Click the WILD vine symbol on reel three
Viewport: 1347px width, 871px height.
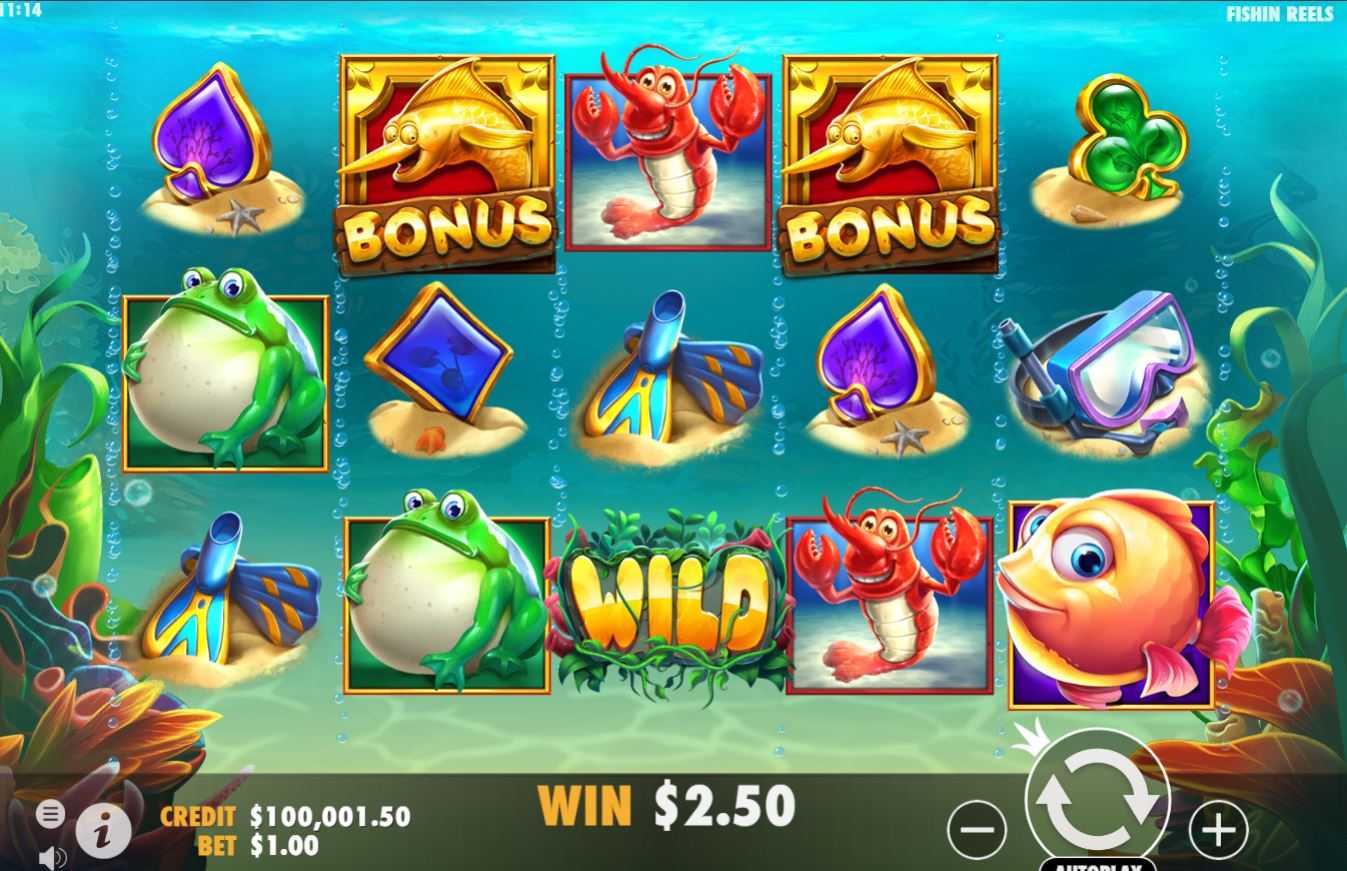point(670,600)
